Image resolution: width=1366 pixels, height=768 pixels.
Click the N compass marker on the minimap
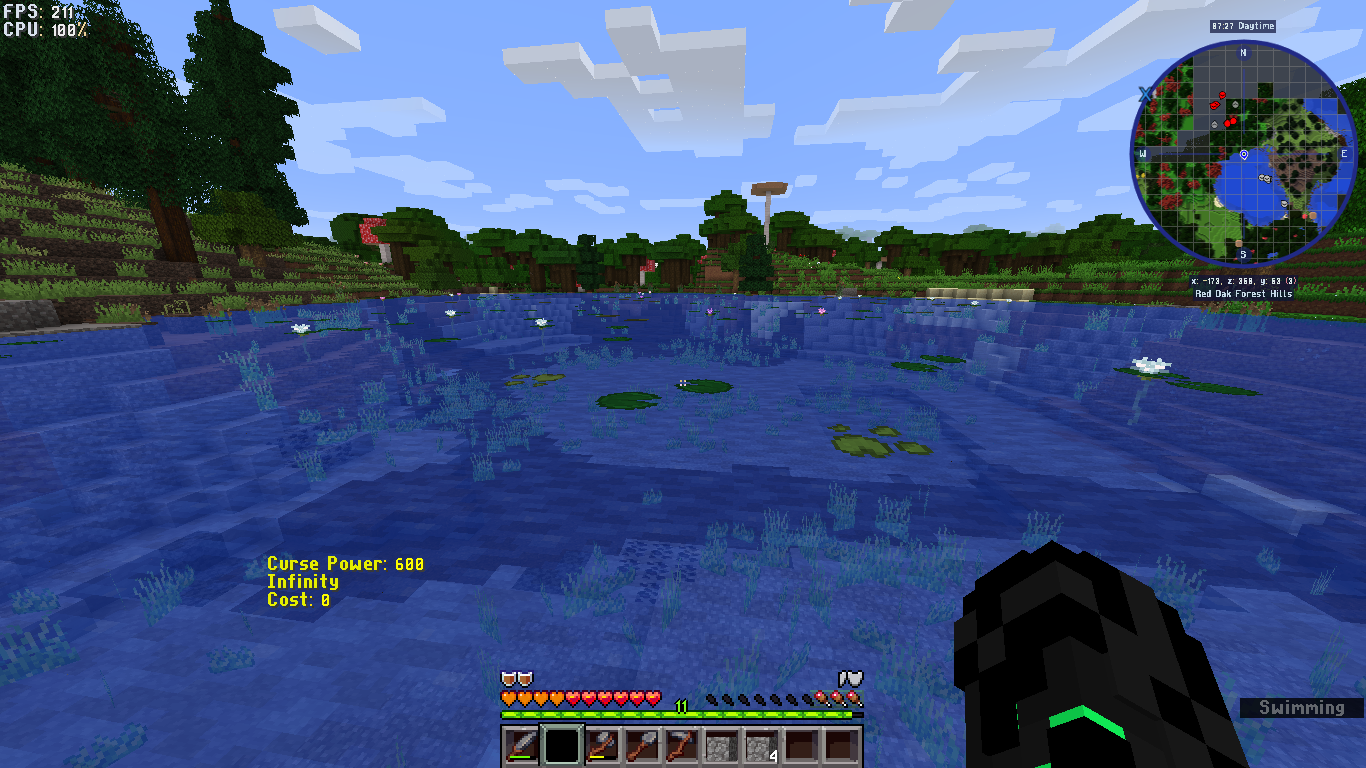point(1243,52)
